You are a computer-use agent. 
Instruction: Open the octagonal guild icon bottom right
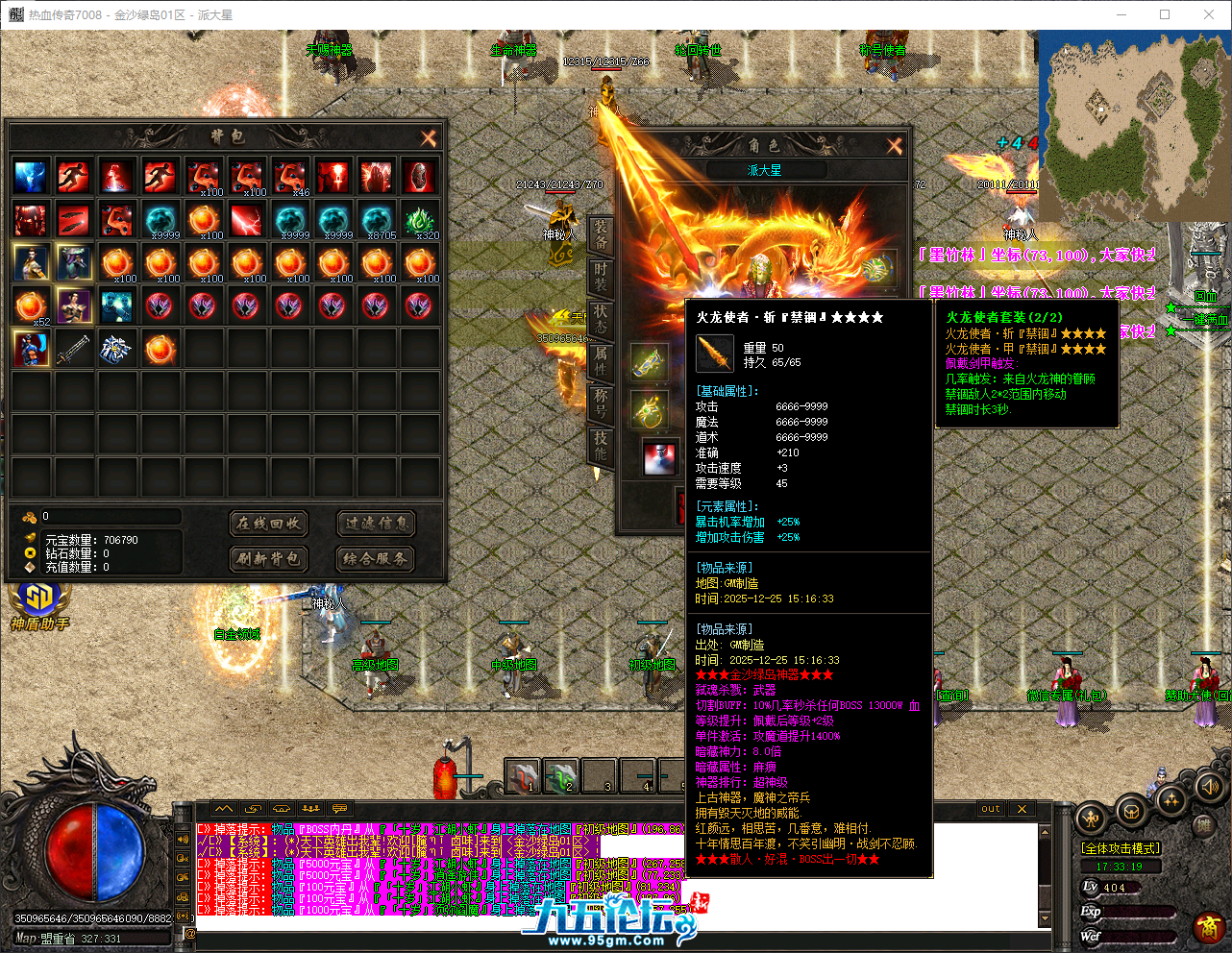(x=1131, y=812)
